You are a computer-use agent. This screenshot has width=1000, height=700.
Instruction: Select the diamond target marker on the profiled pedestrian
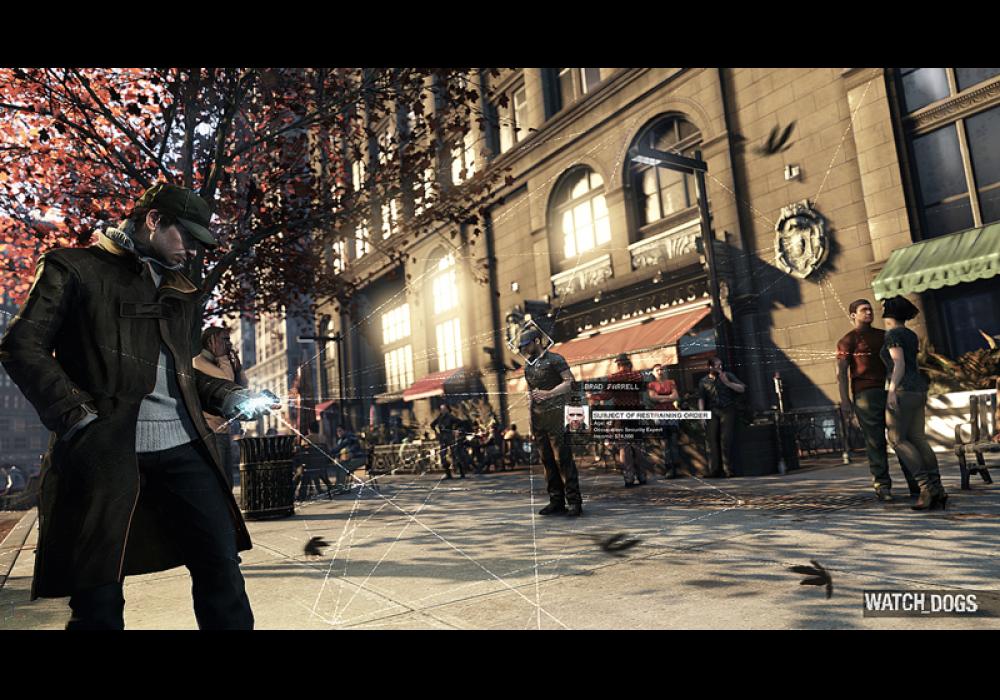[530, 338]
